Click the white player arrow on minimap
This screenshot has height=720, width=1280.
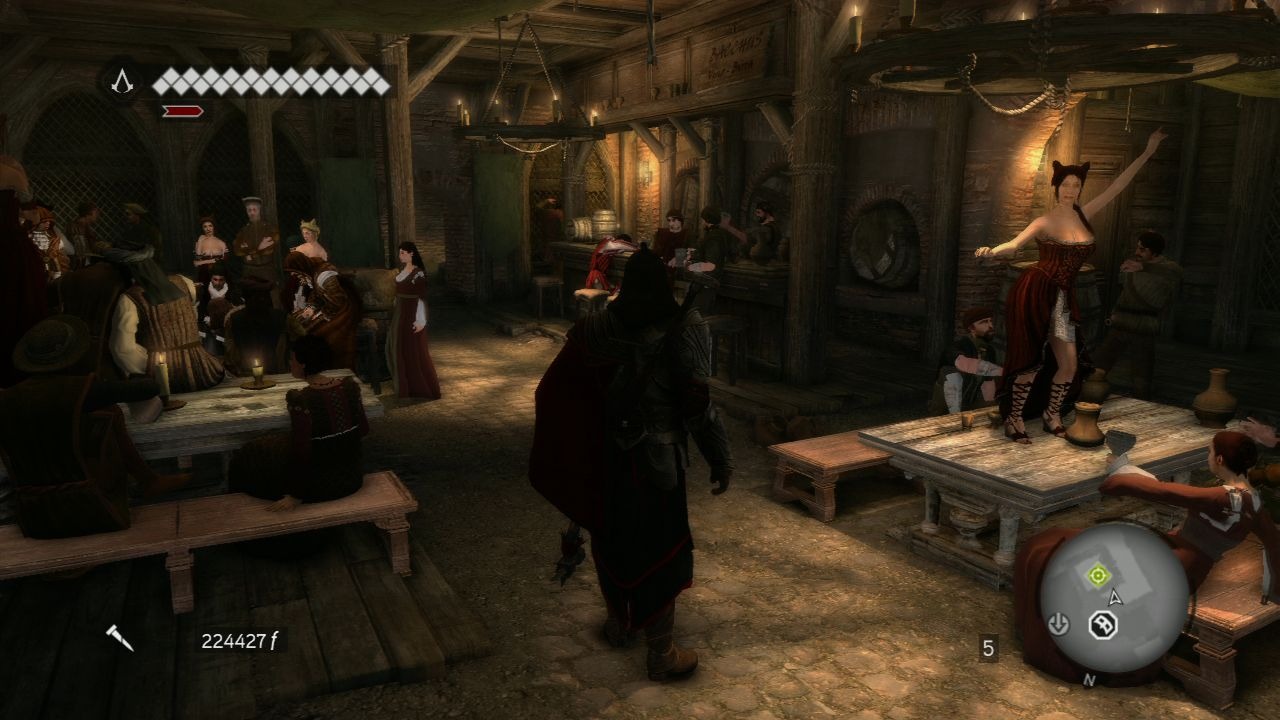point(1116,597)
